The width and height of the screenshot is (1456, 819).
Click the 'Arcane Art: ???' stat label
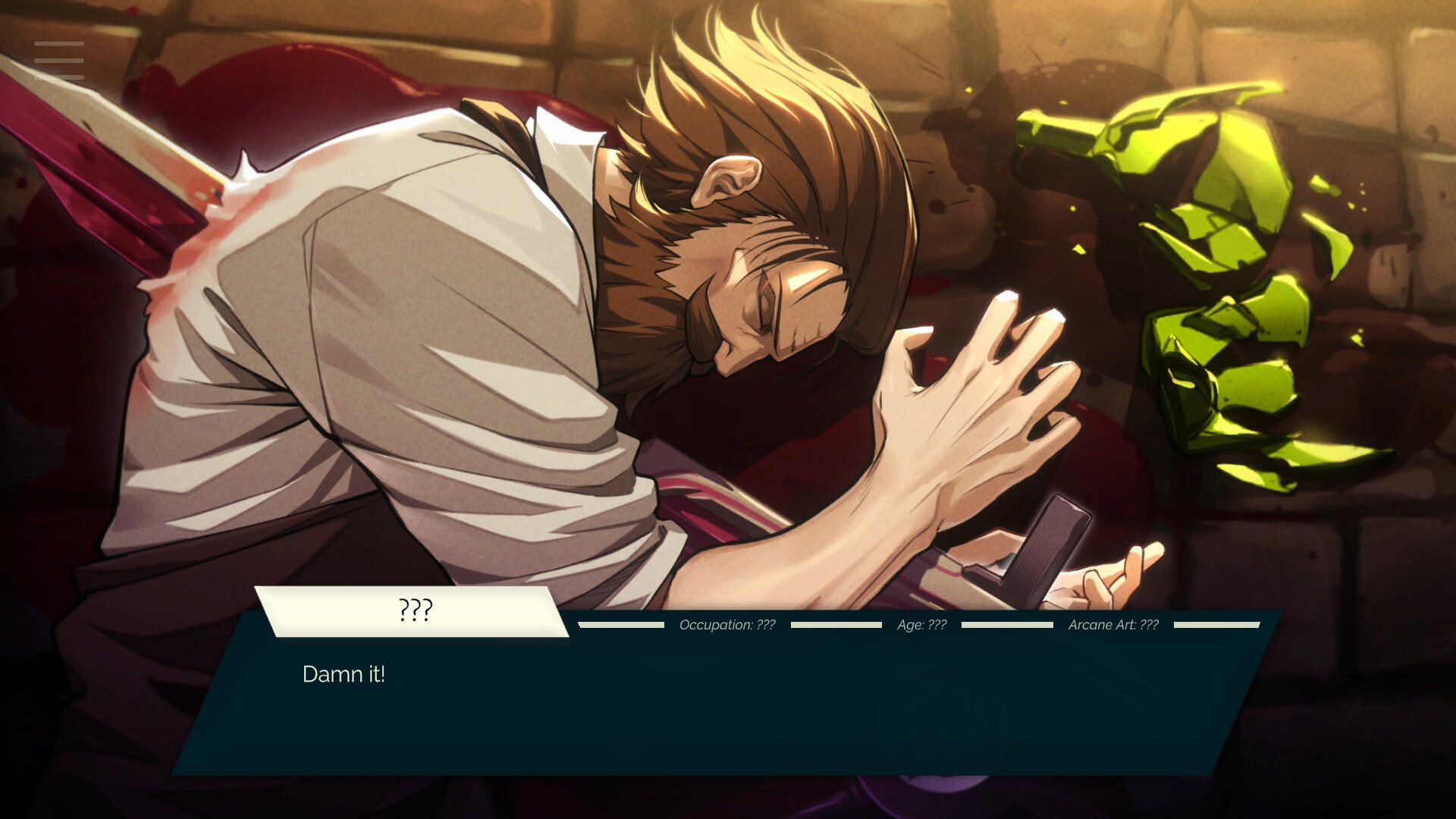click(1113, 625)
